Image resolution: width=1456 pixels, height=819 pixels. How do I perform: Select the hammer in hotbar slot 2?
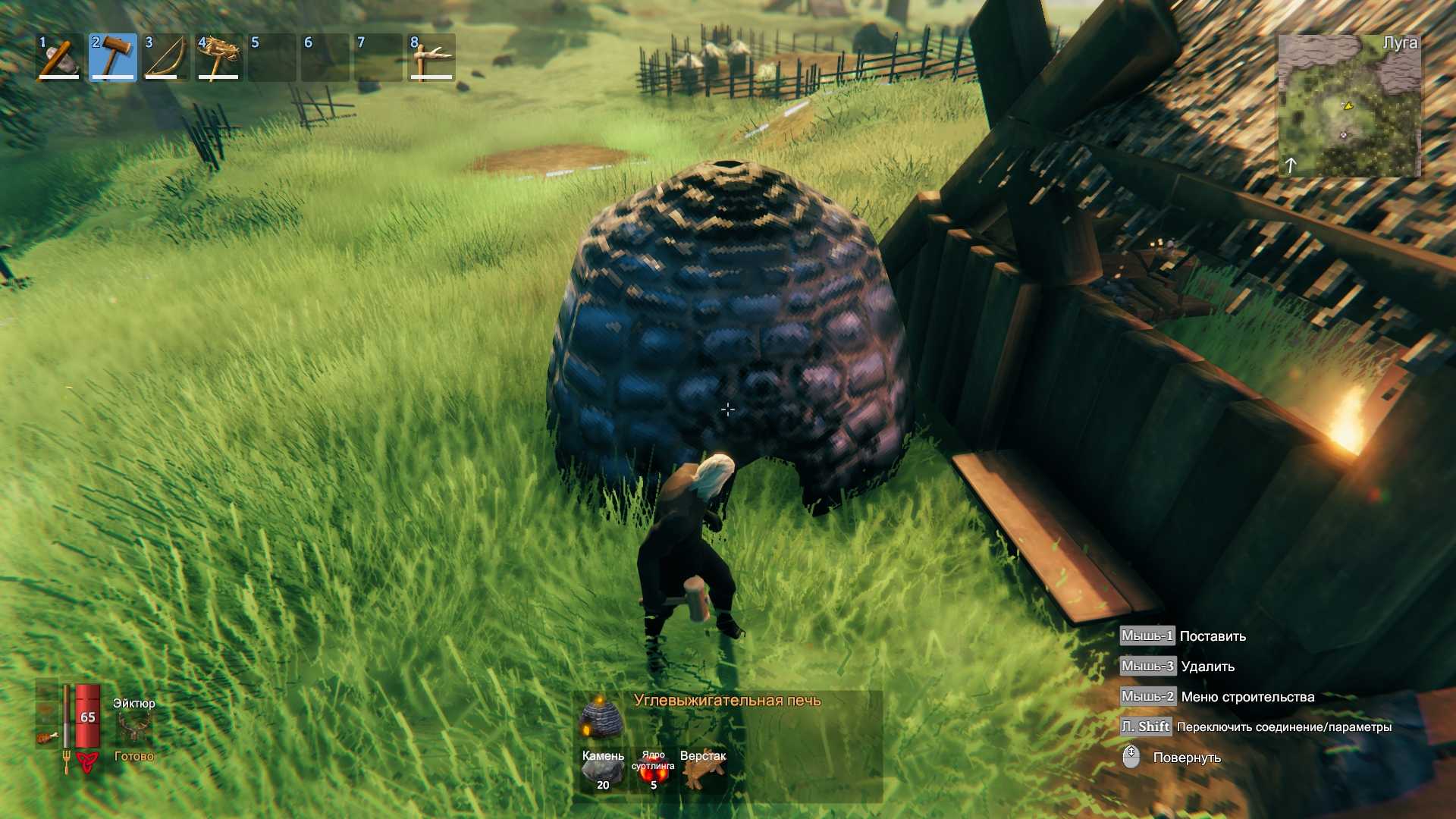tap(112, 58)
